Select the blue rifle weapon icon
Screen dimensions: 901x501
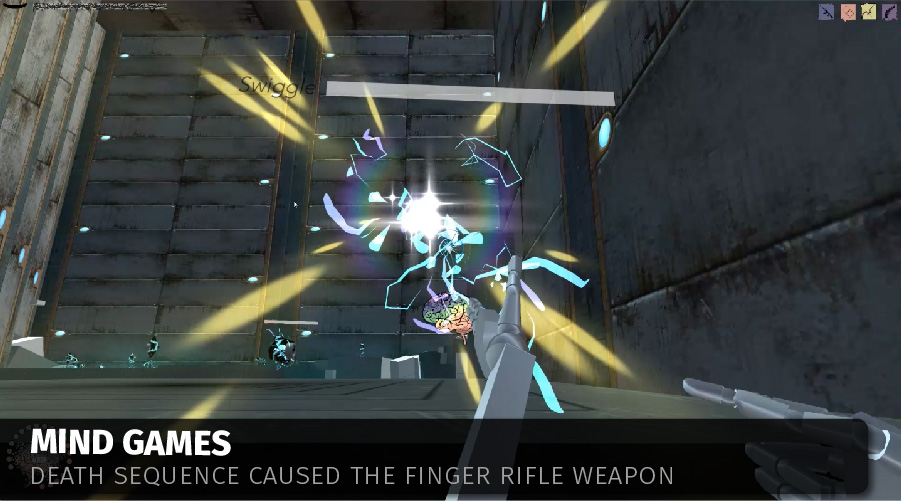[x=827, y=12]
